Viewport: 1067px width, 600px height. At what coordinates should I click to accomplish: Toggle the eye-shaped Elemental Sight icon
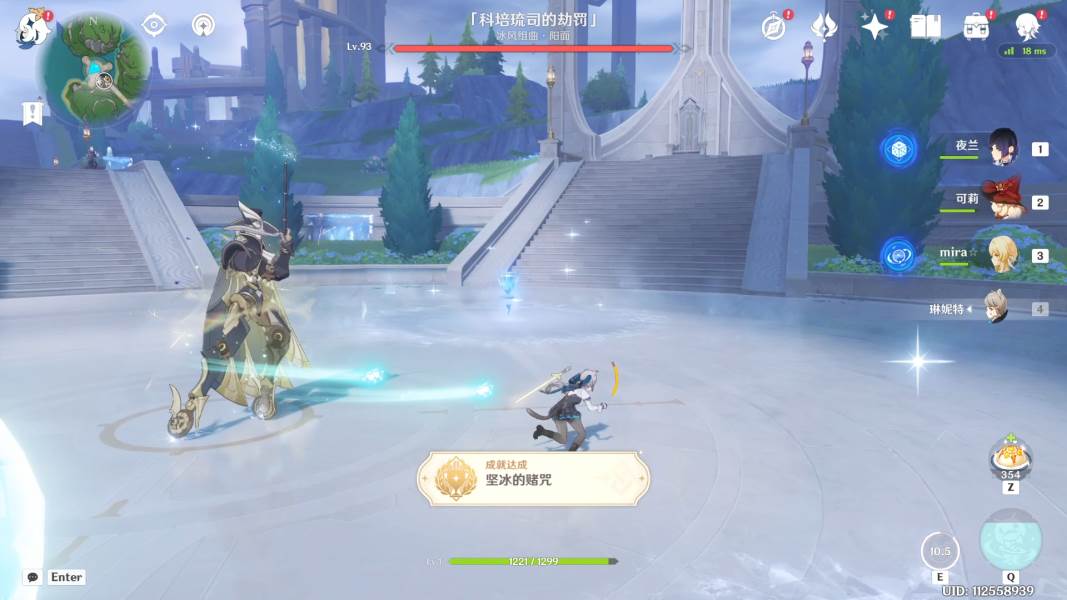pyautogui.click(x=154, y=25)
